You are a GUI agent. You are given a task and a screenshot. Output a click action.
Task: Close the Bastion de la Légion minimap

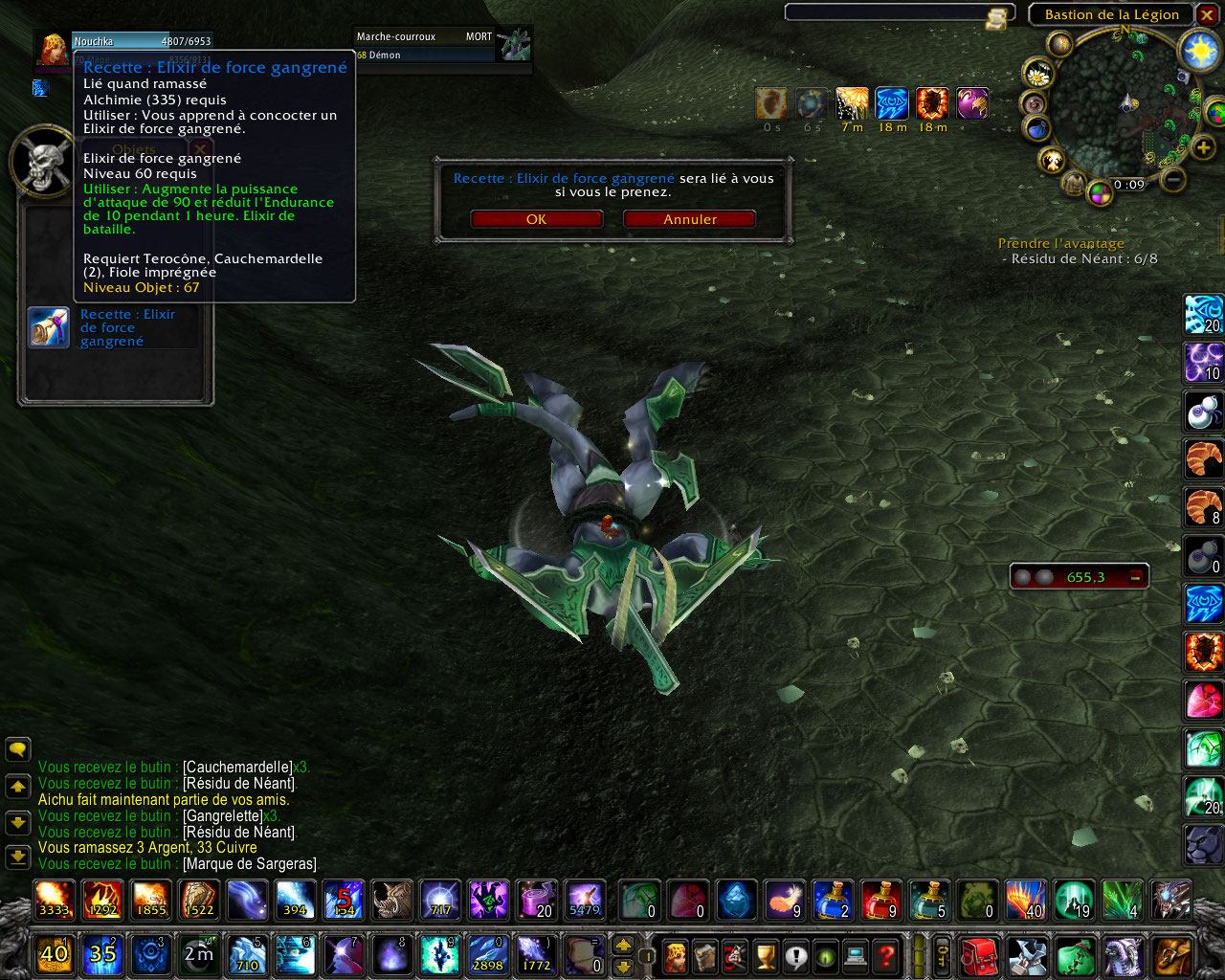(1207, 15)
